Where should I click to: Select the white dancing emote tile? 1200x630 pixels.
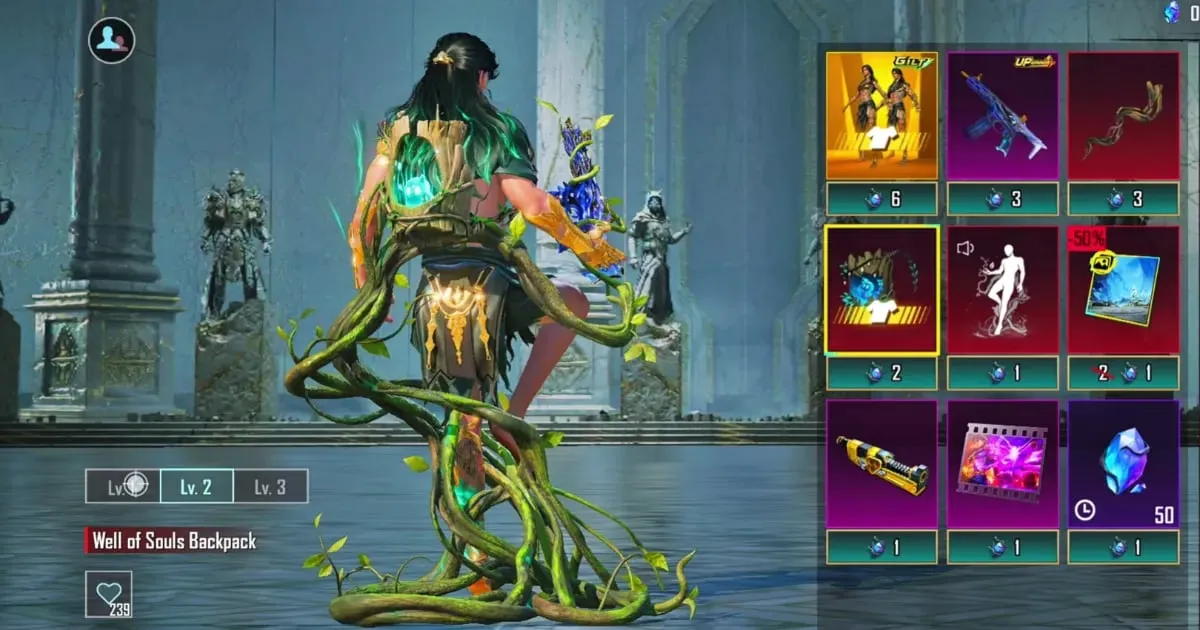(x=1002, y=290)
